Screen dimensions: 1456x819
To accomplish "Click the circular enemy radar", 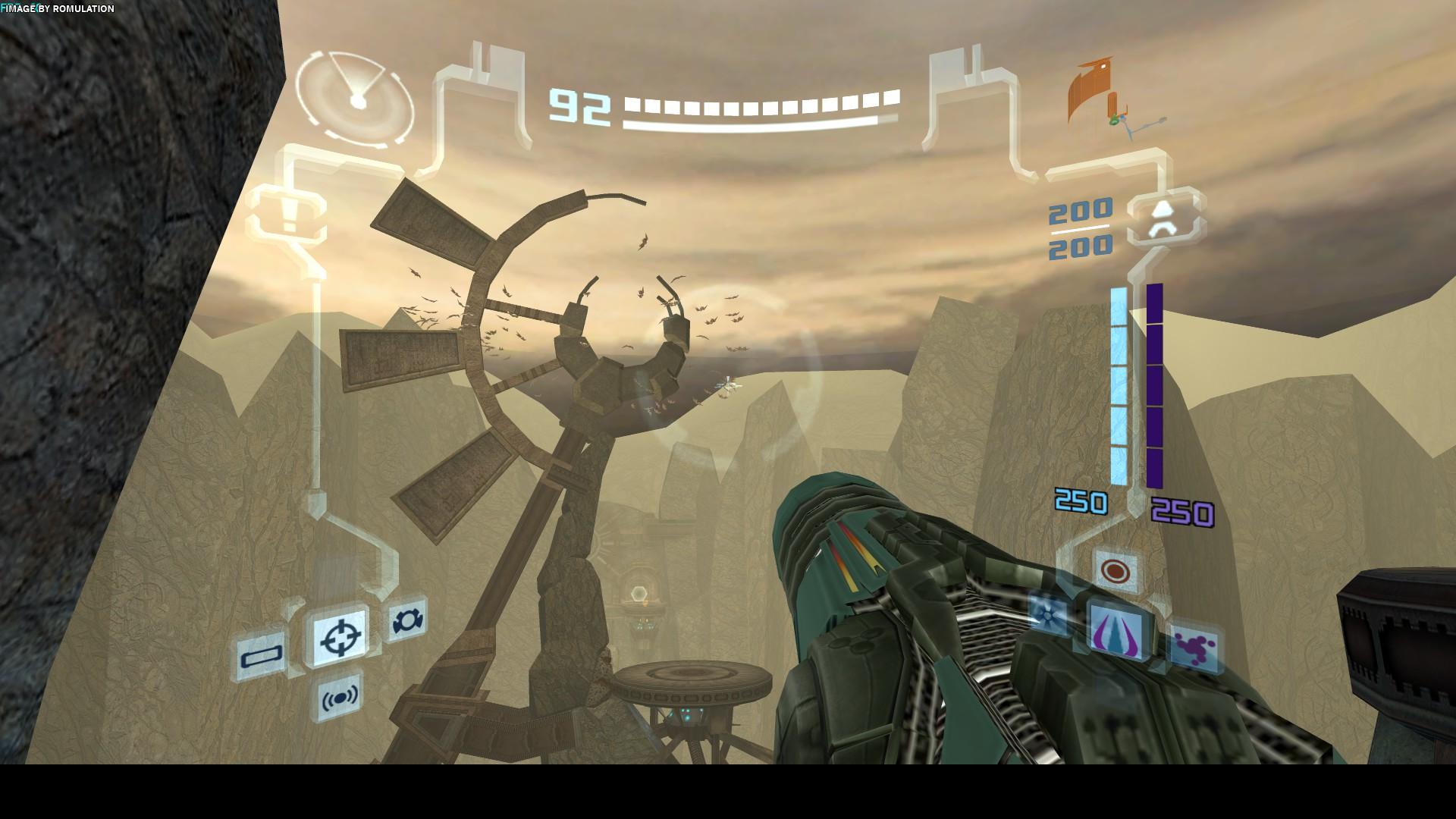I will click(355, 99).
